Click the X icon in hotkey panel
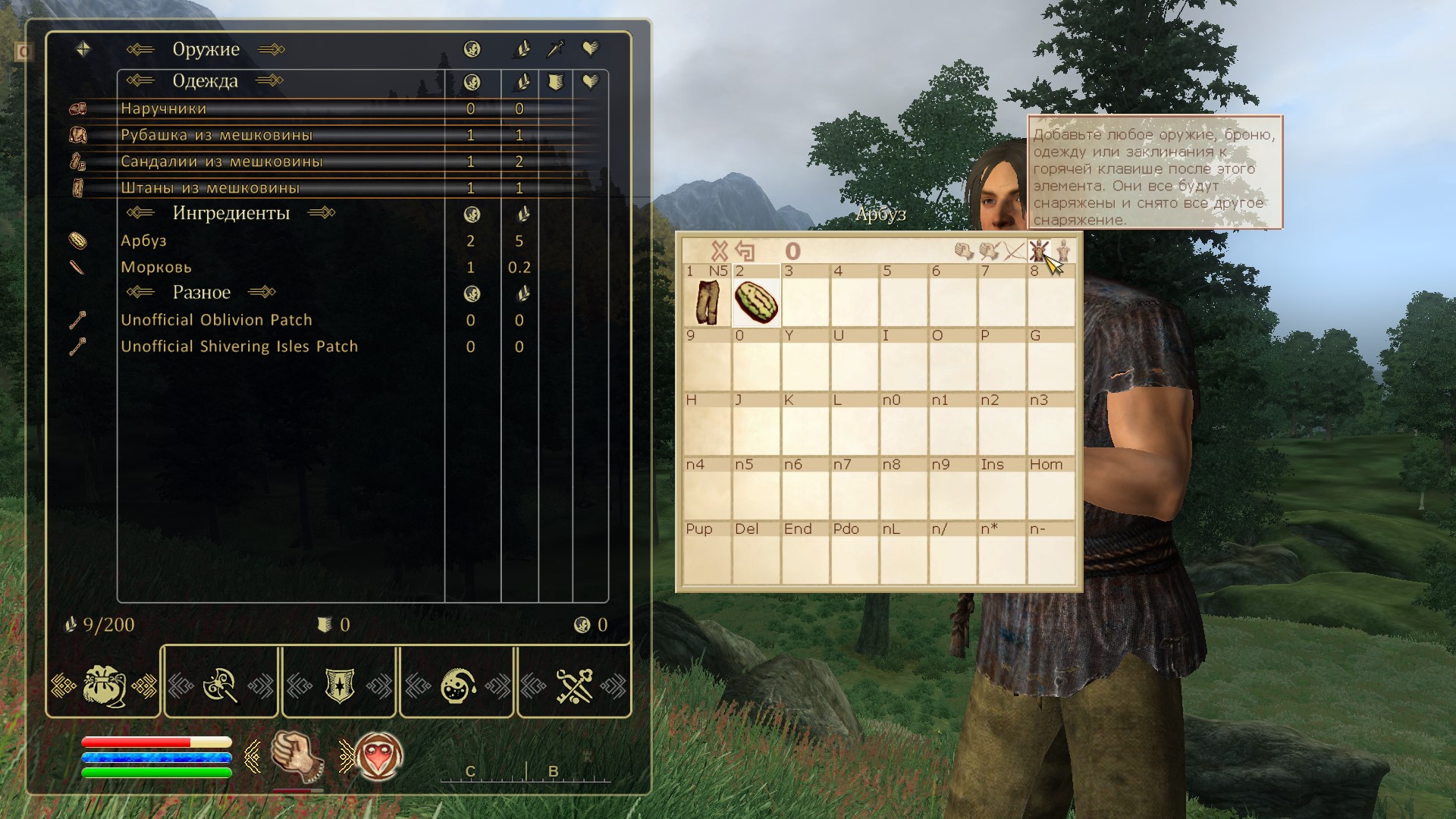 pyautogui.click(x=719, y=251)
